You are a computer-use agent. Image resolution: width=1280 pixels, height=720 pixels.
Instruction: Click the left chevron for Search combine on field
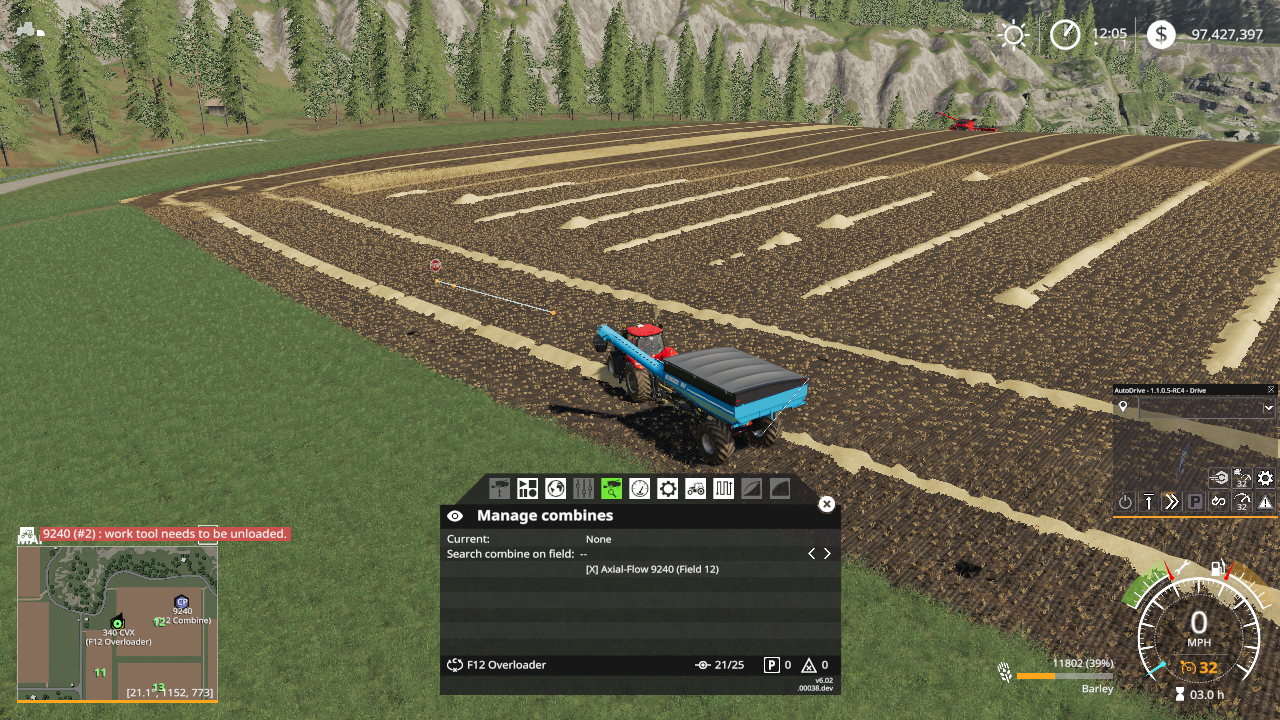point(811,552)
